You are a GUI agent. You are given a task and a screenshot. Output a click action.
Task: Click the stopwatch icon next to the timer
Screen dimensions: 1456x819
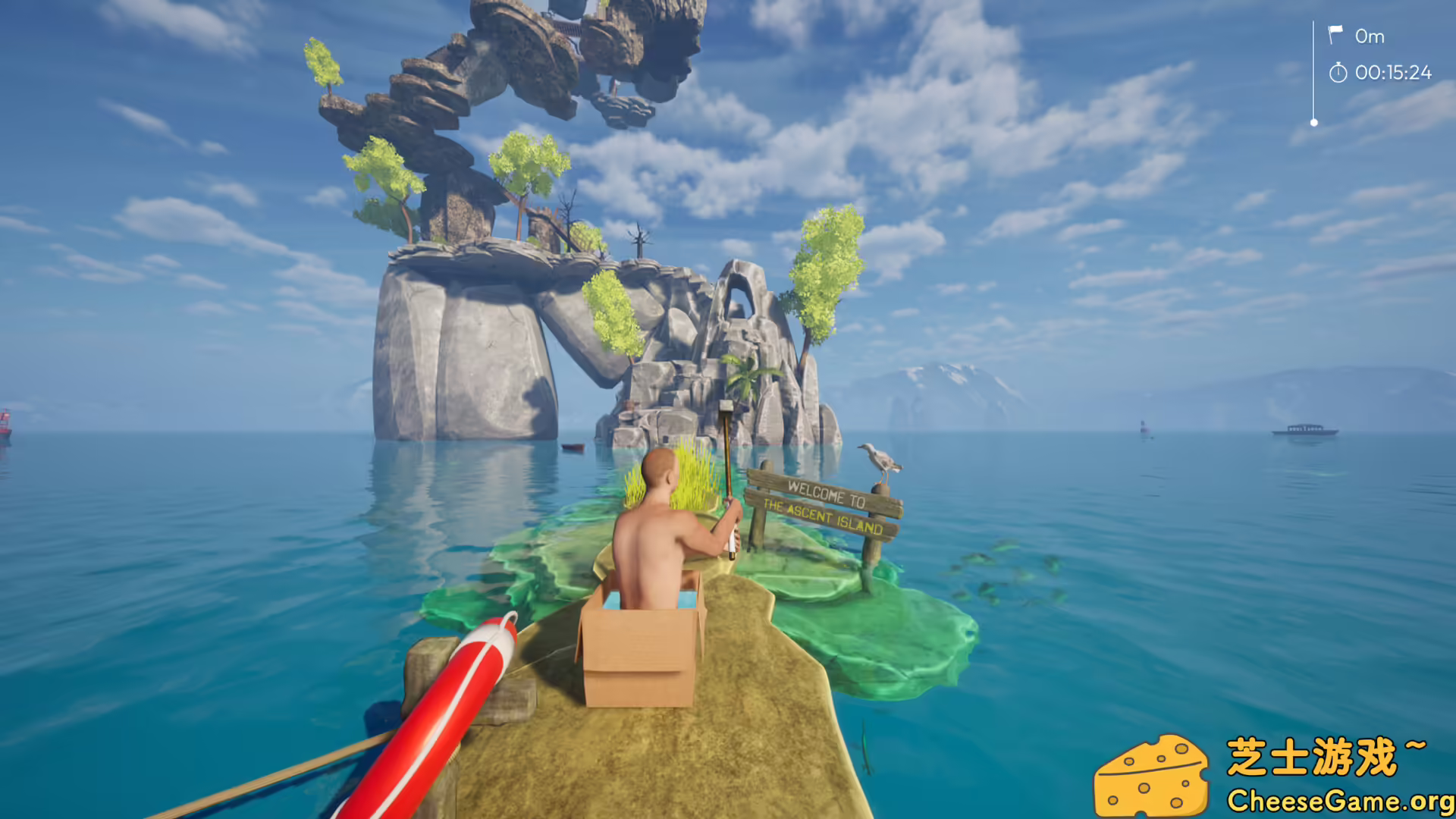pyautogui.click(x=1339, y=74)
